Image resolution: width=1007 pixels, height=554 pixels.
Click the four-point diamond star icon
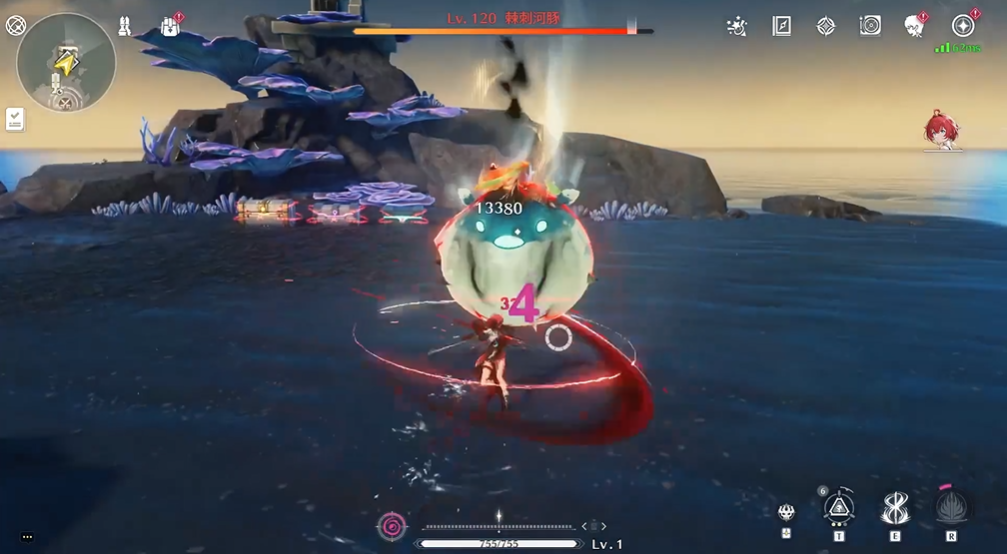tap(826, 26)
